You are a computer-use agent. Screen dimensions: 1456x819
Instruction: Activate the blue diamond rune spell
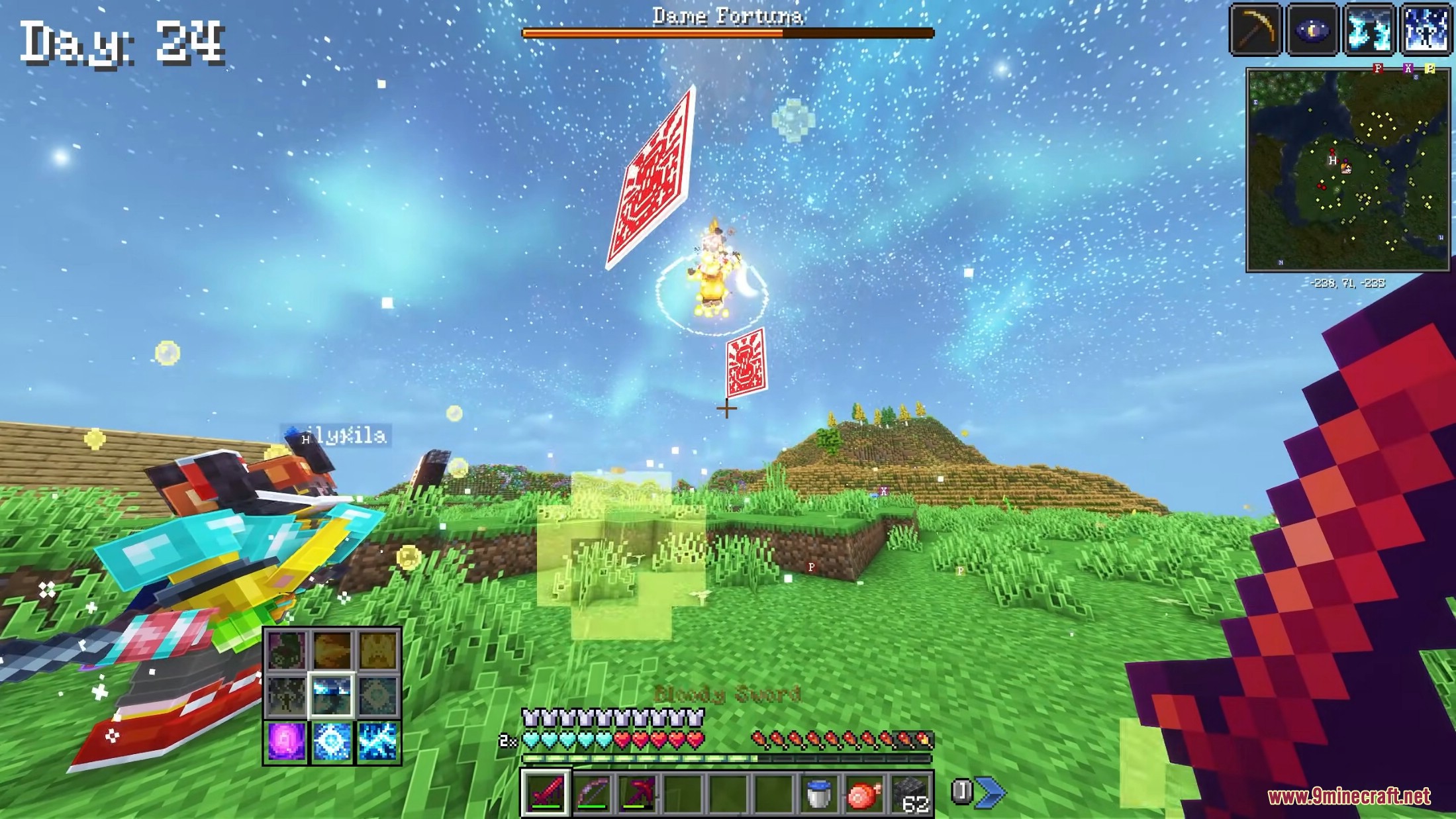point(332,741)
